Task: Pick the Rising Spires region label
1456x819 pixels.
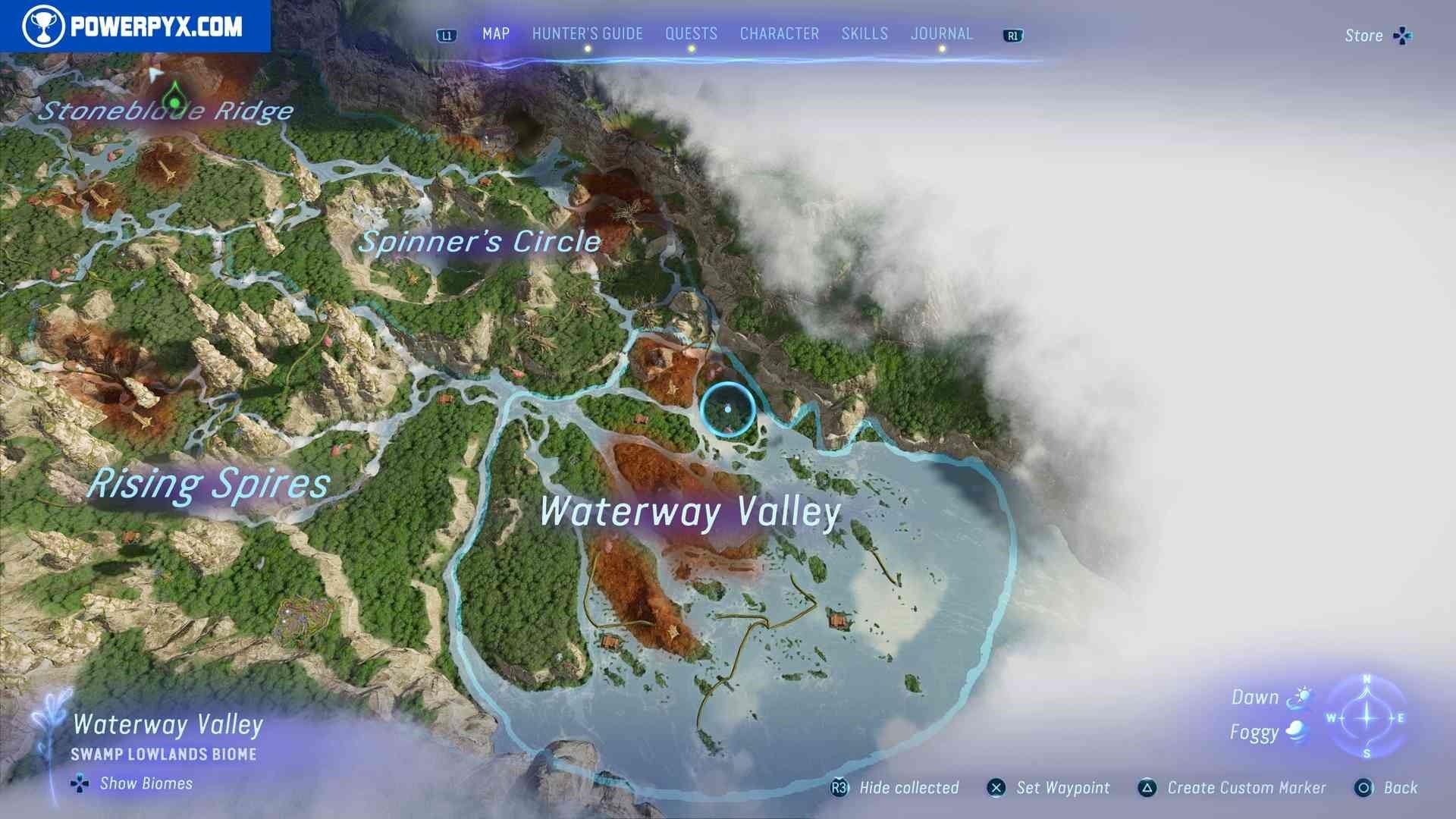Action: click(x=209, y=484)
